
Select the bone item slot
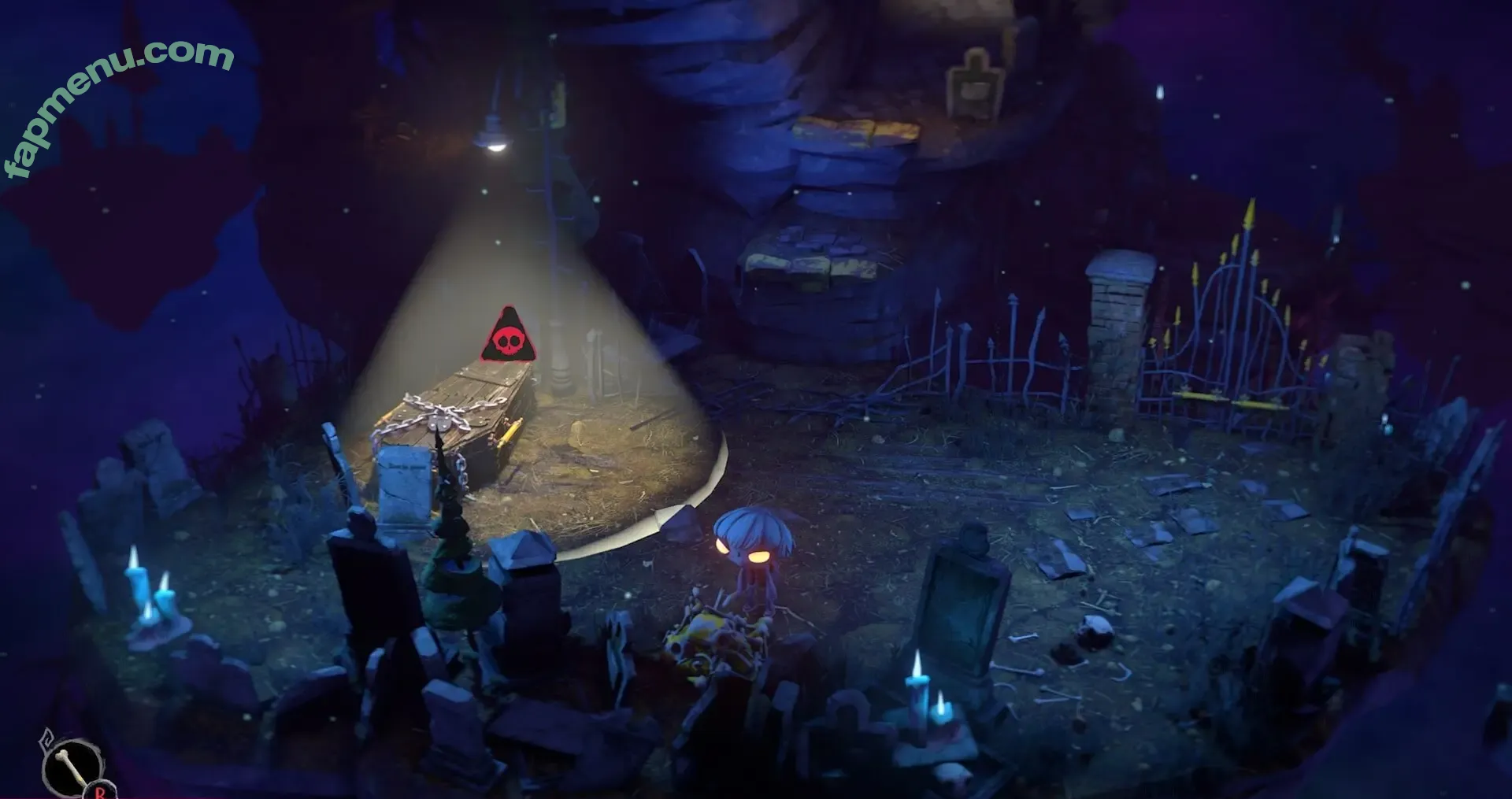(72, 766)
